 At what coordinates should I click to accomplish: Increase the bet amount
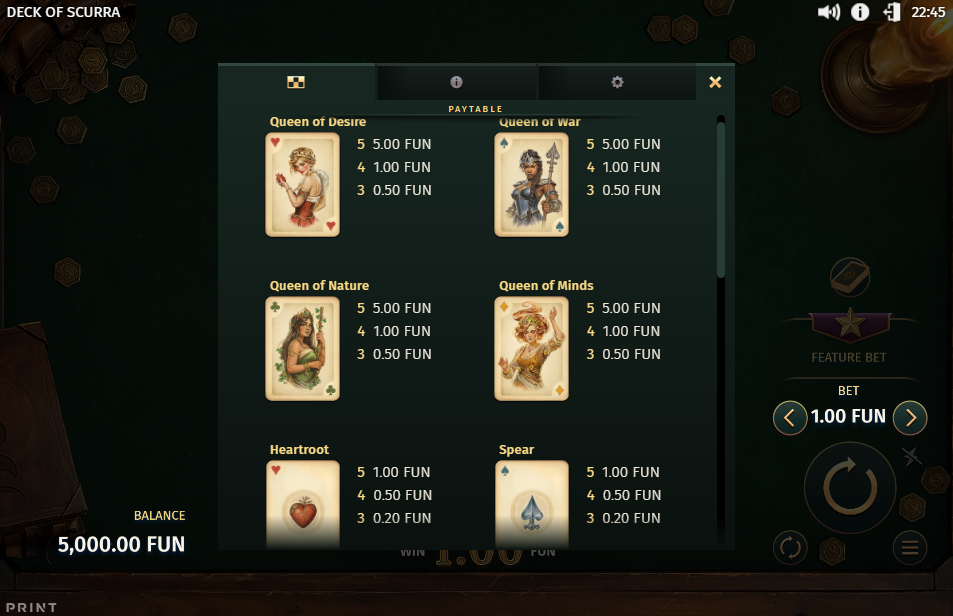(910, 417)
